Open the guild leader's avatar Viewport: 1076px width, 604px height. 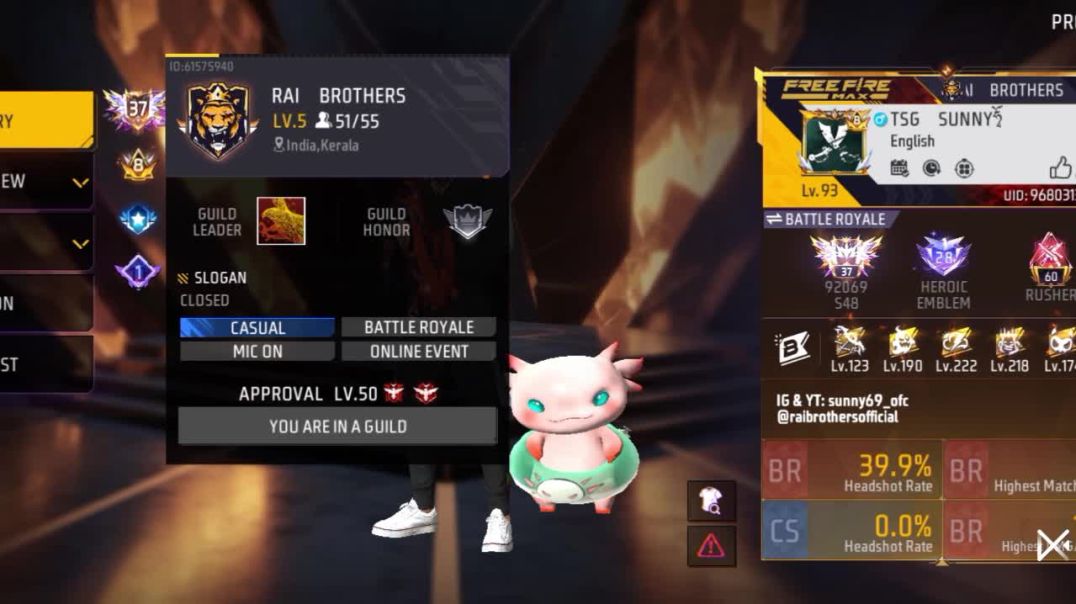pos(281,221)
